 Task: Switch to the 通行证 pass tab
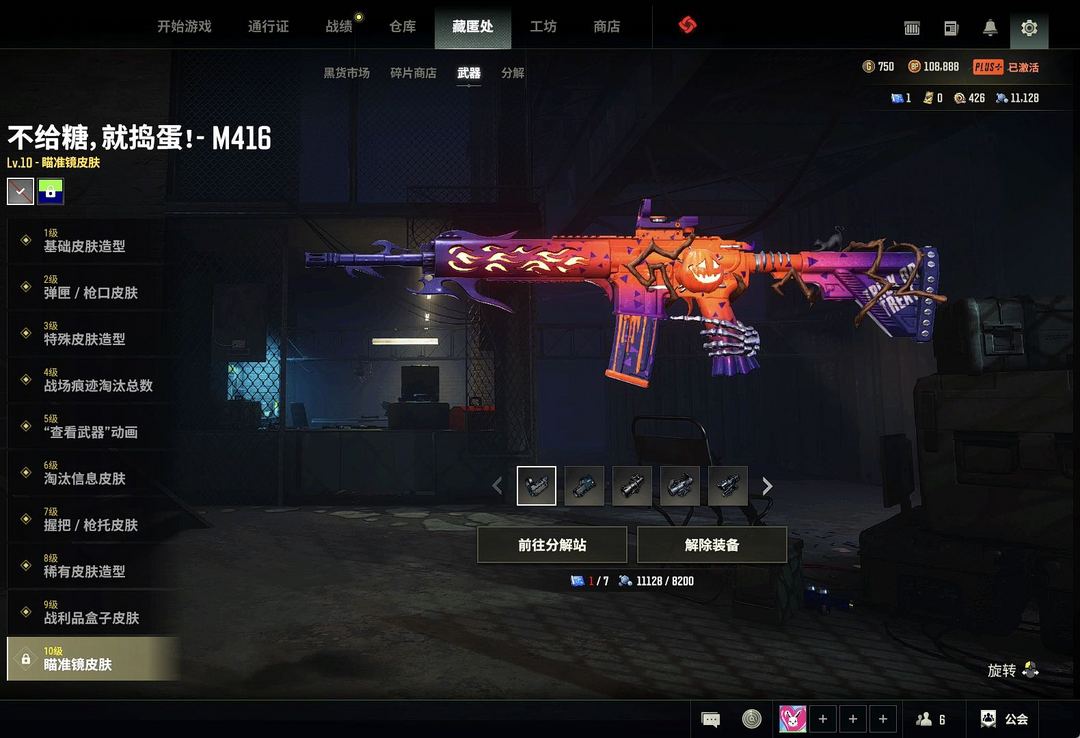268,27
